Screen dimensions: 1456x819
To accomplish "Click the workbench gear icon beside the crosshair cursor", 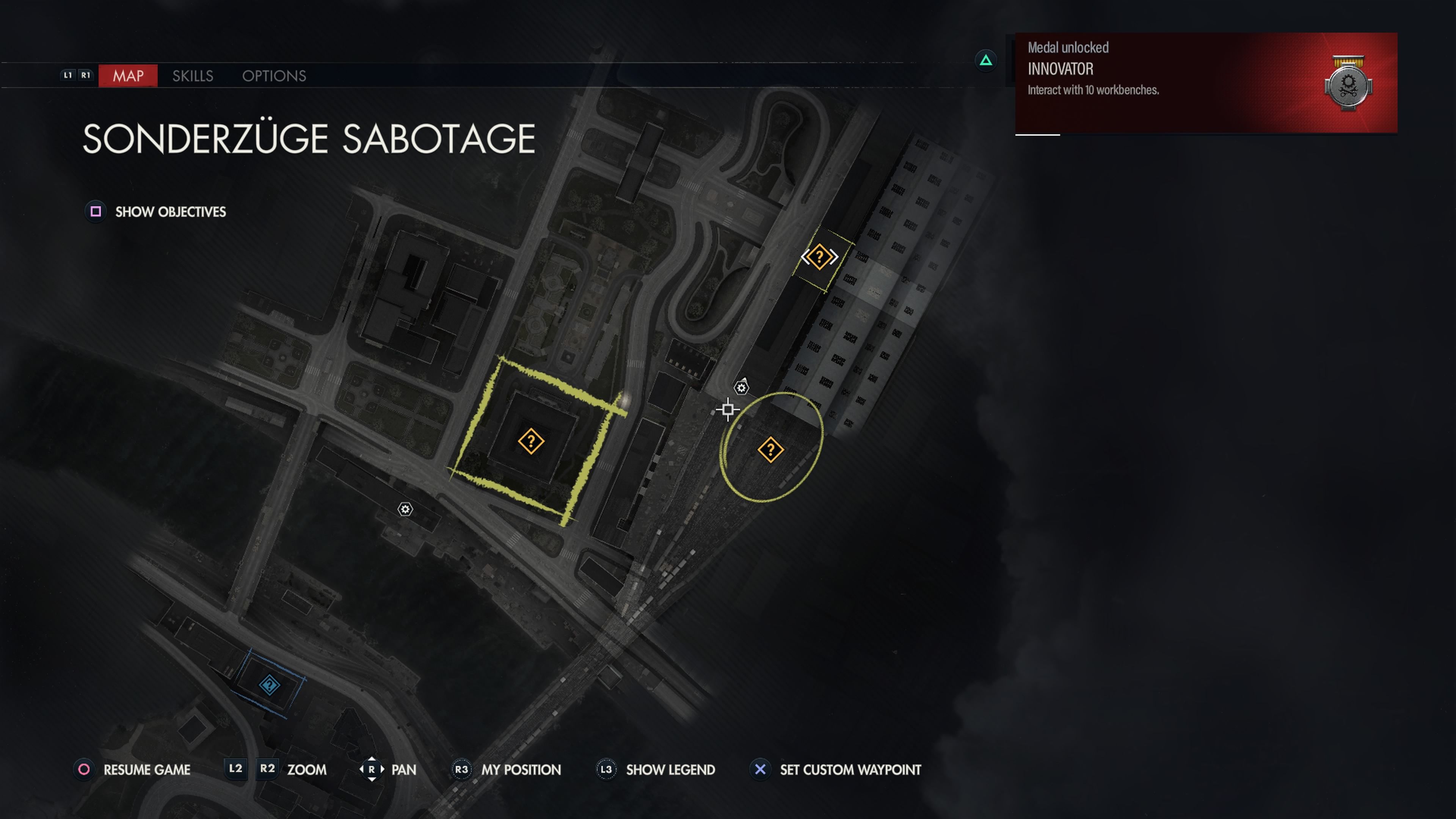I will (x=741, y=388).
